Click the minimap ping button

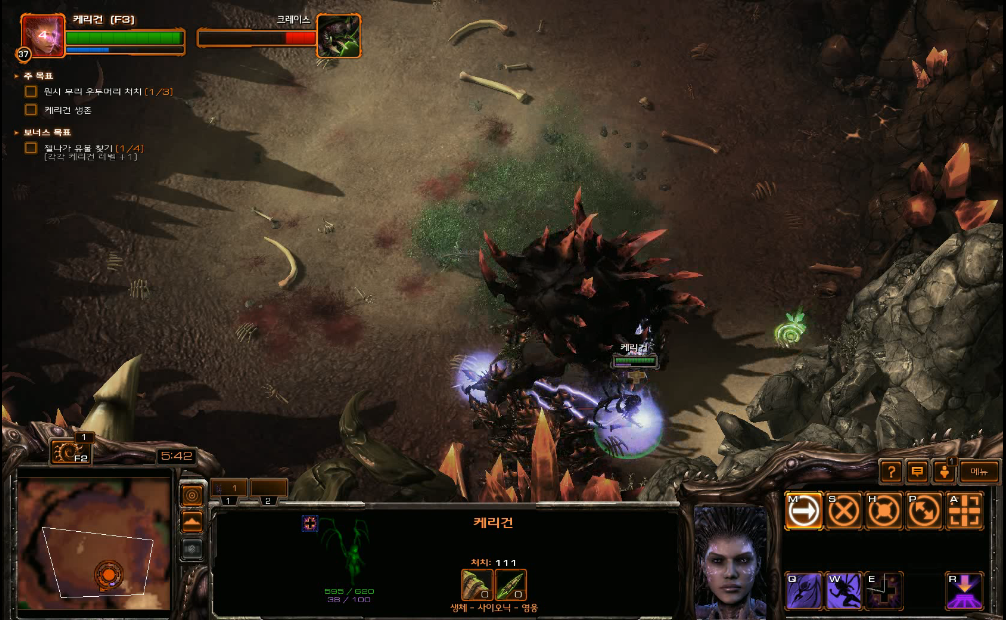tap(191, 496)
